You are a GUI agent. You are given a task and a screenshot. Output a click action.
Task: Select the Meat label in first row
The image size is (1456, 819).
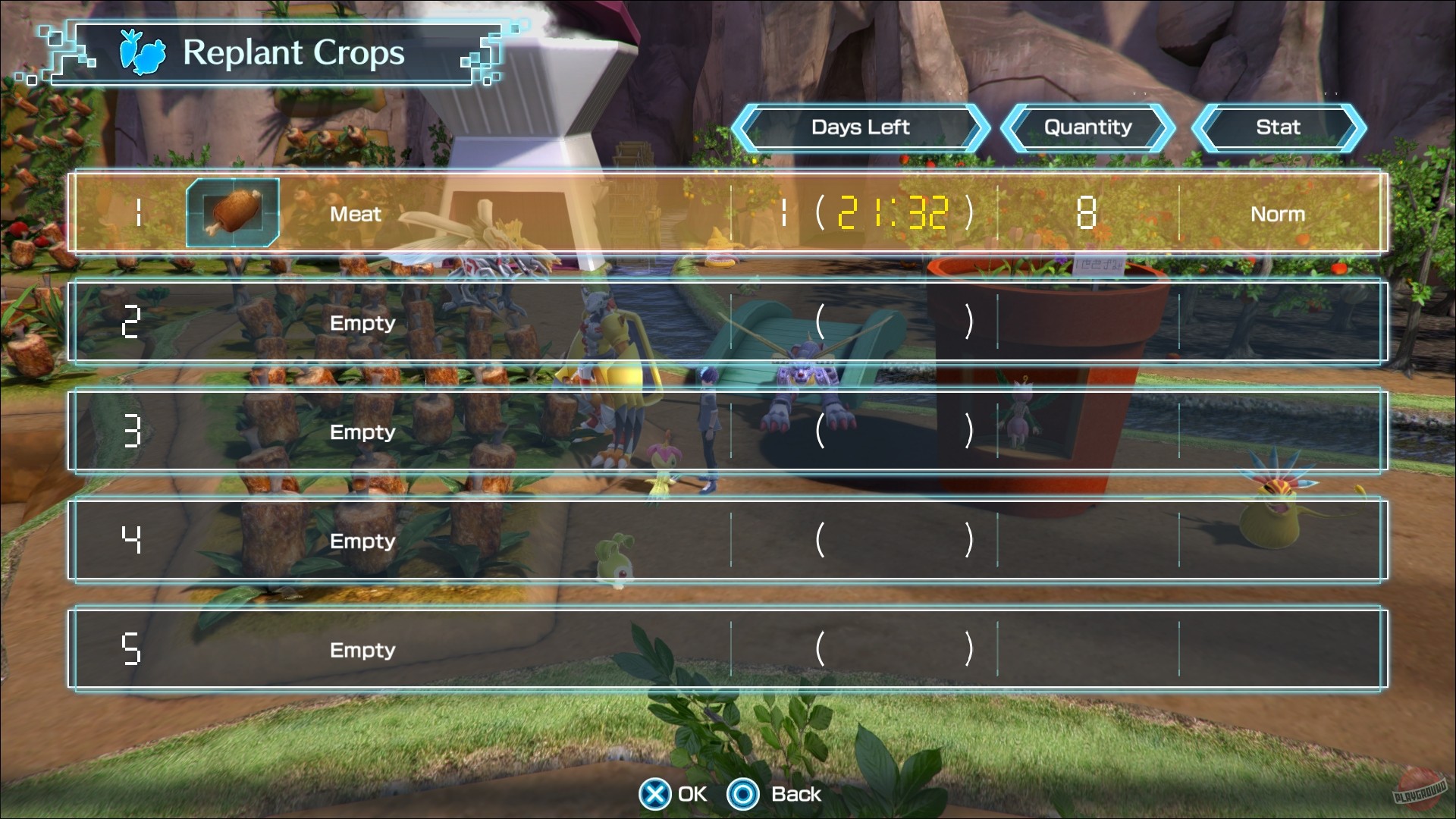(x=356, y=215)
